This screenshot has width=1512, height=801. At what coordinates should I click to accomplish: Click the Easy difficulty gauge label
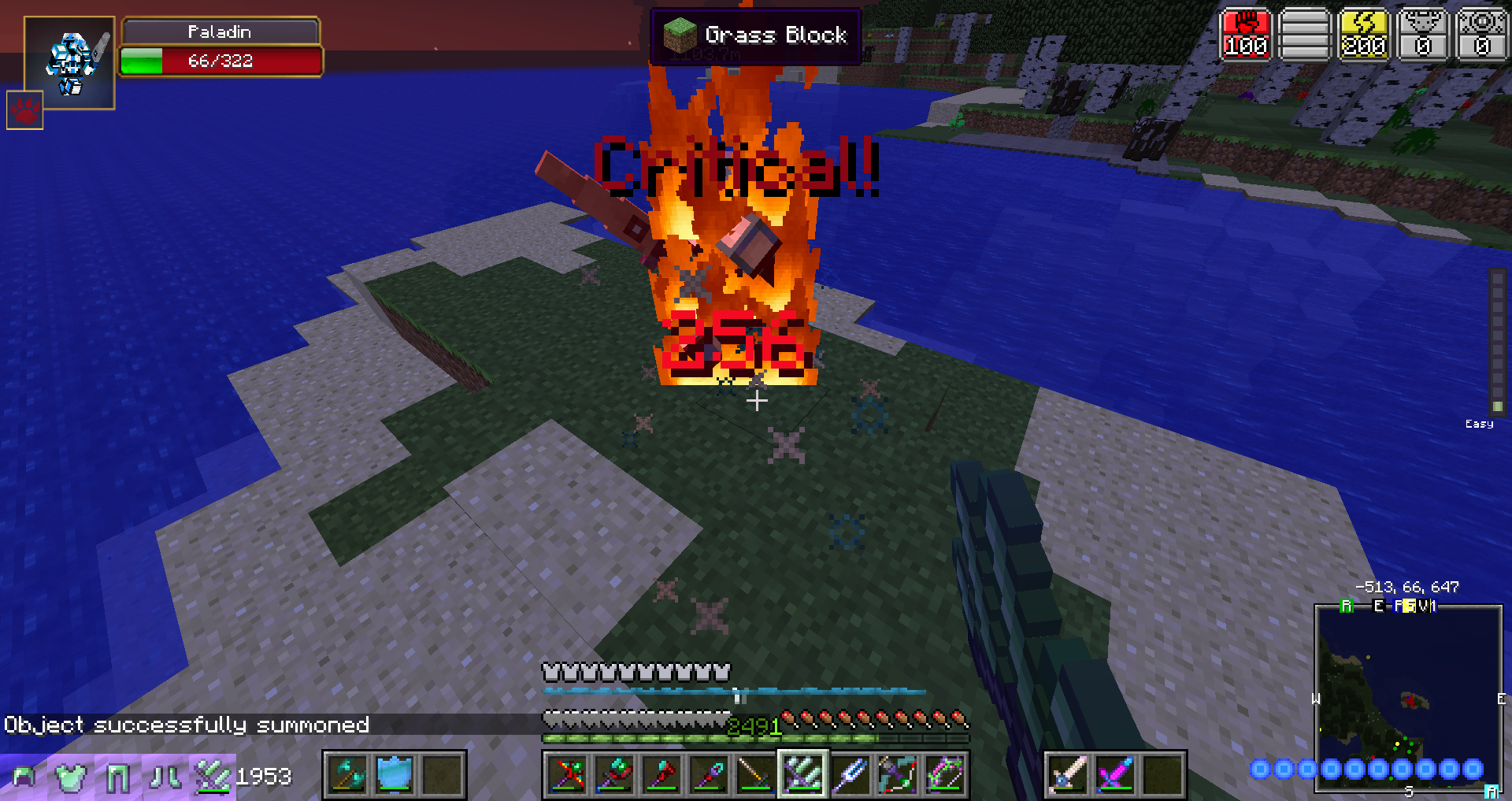pos(1480,423)
